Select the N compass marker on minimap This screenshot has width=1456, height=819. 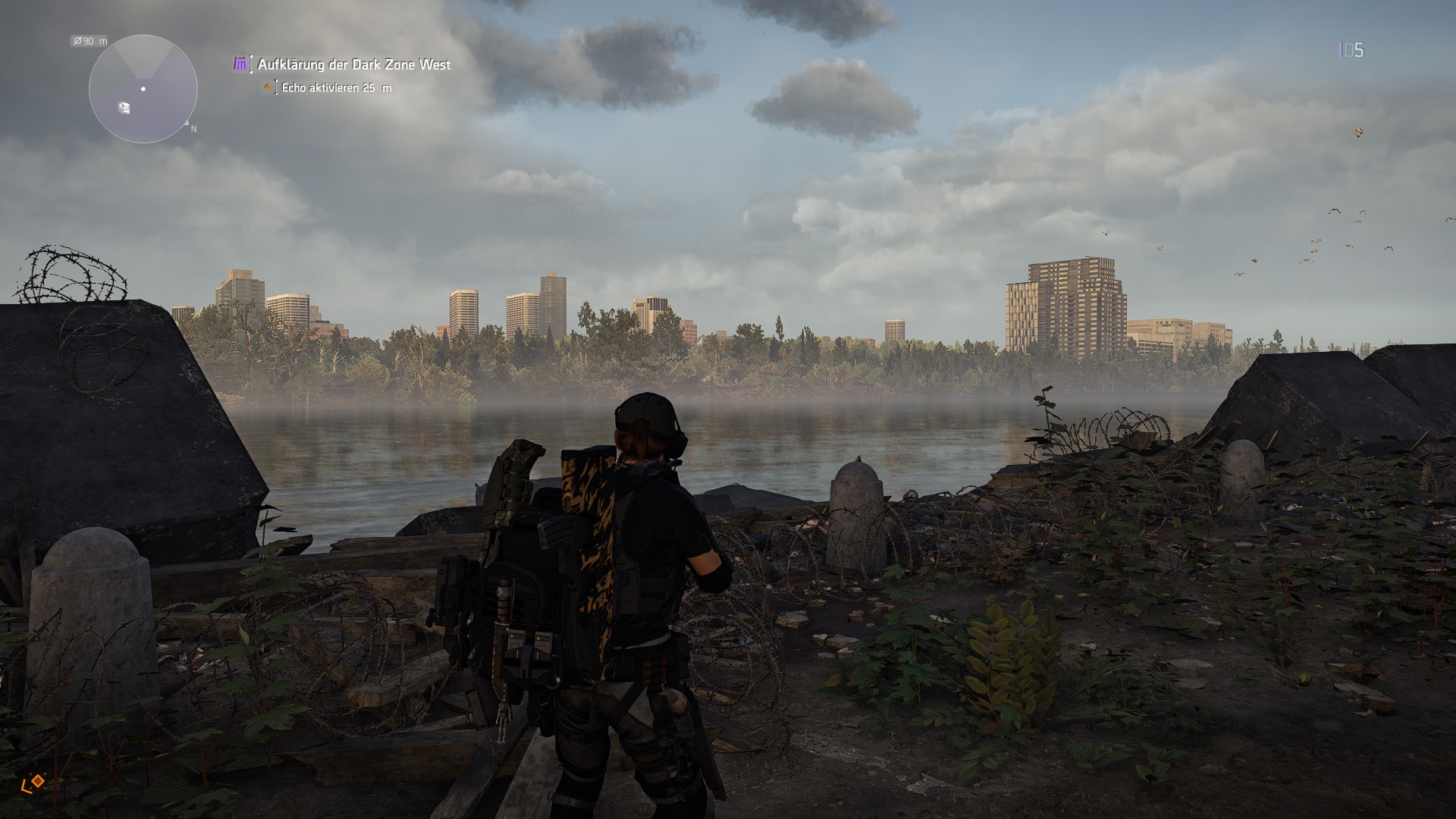(193, 127)
